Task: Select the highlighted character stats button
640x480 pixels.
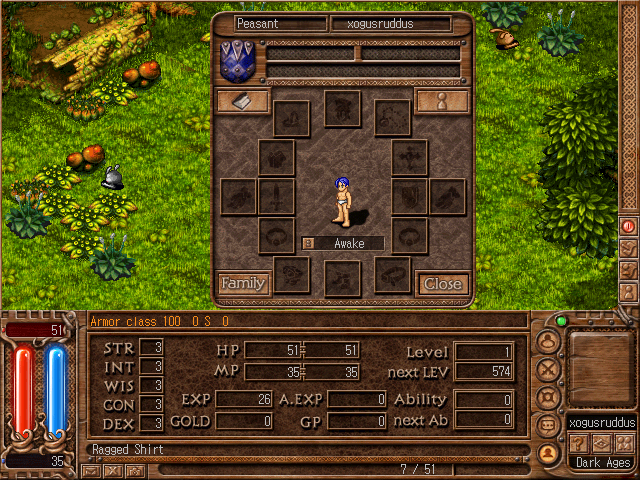Action: click(x=547, y=452)
